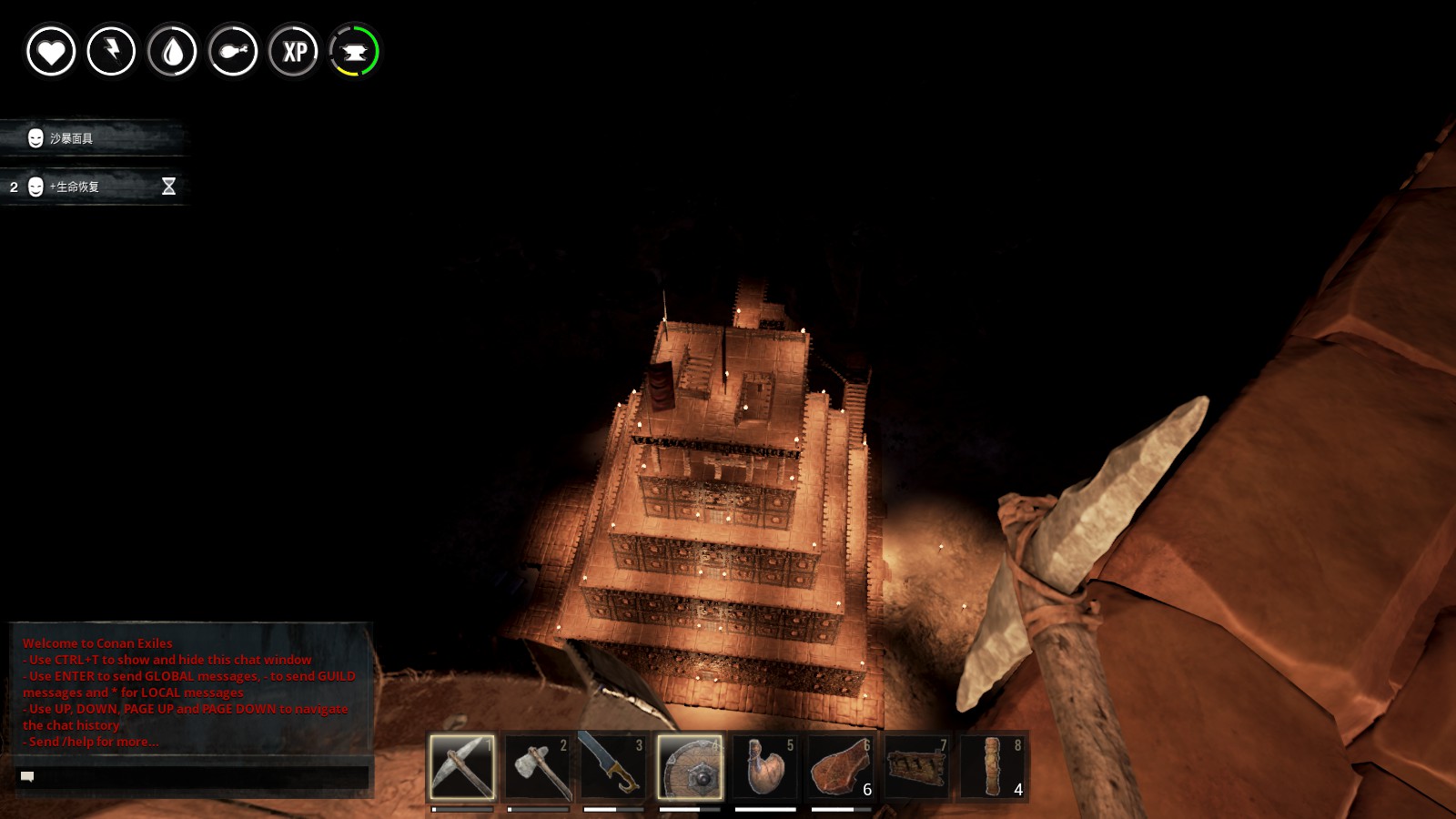
Task: Click the chat history welcome panel
Action: (x=191, y=692)
